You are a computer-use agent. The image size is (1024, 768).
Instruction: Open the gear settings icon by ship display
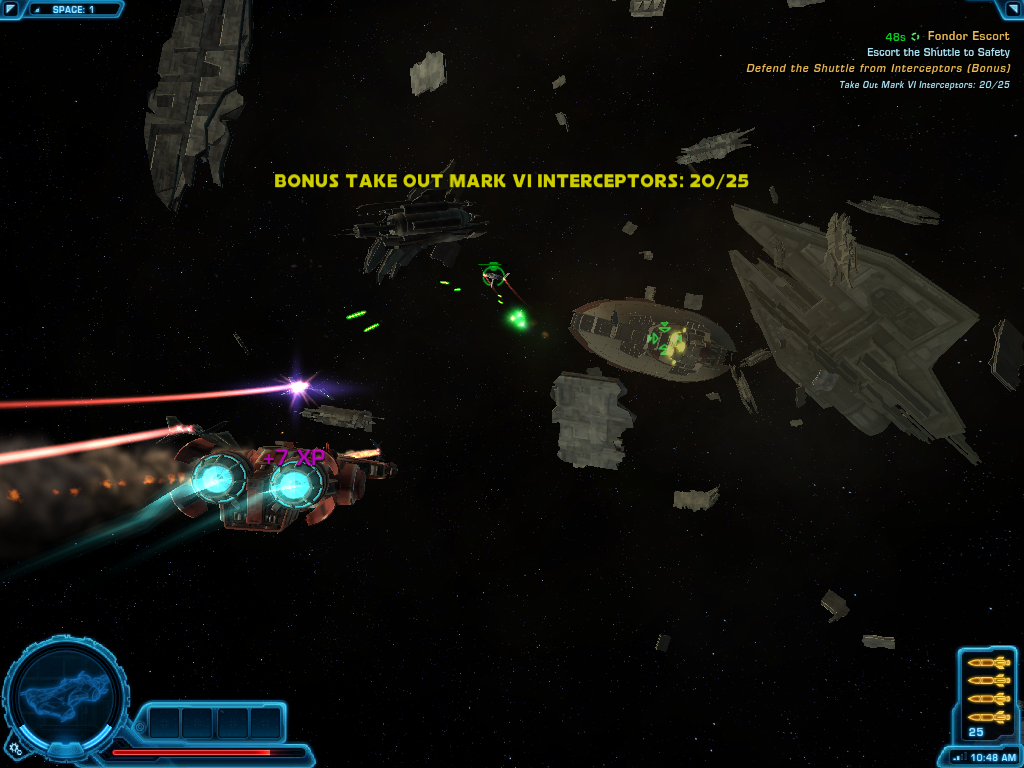[15, 746]
